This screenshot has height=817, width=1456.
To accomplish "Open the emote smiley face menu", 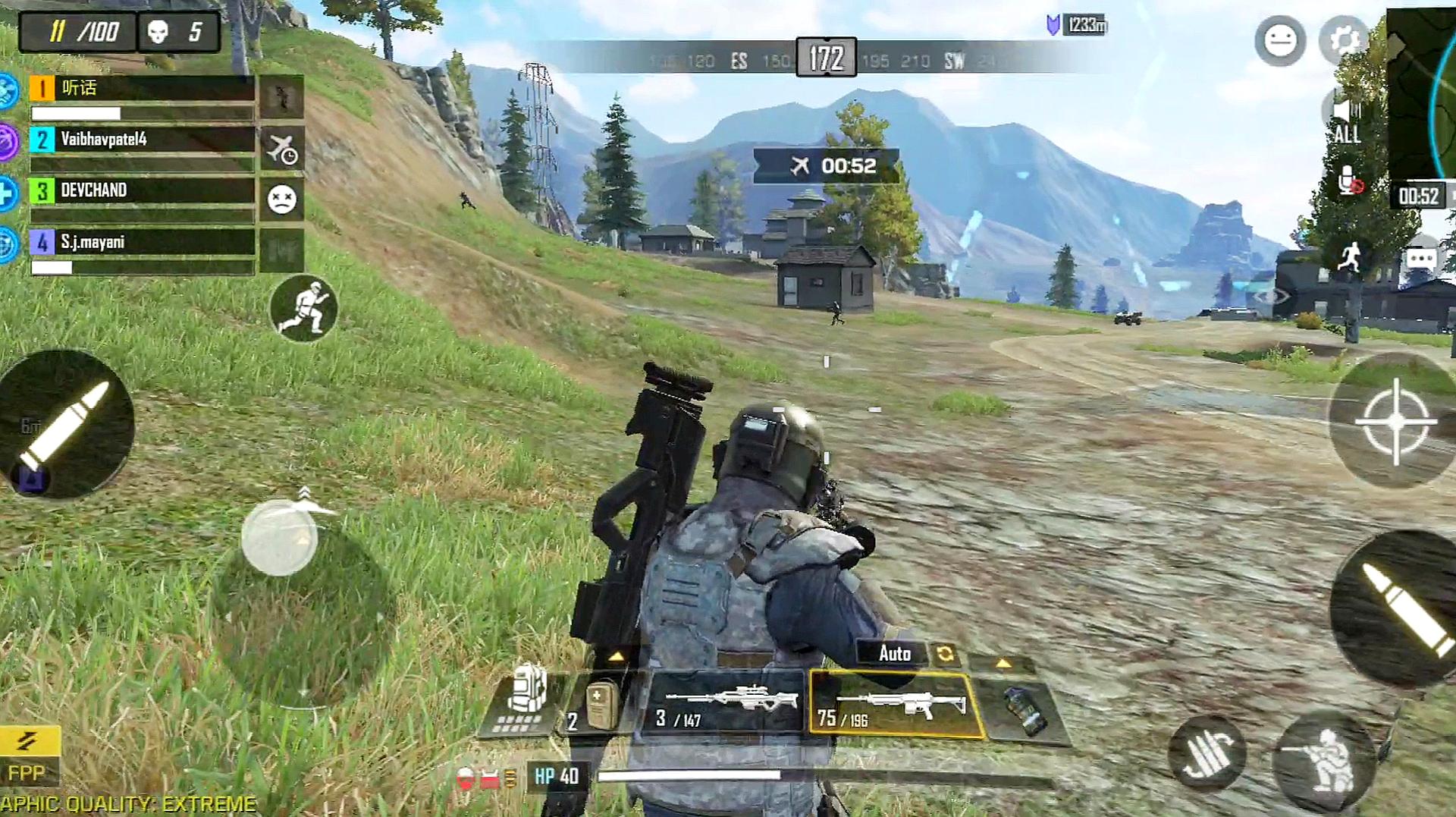I will [1280, 40].
